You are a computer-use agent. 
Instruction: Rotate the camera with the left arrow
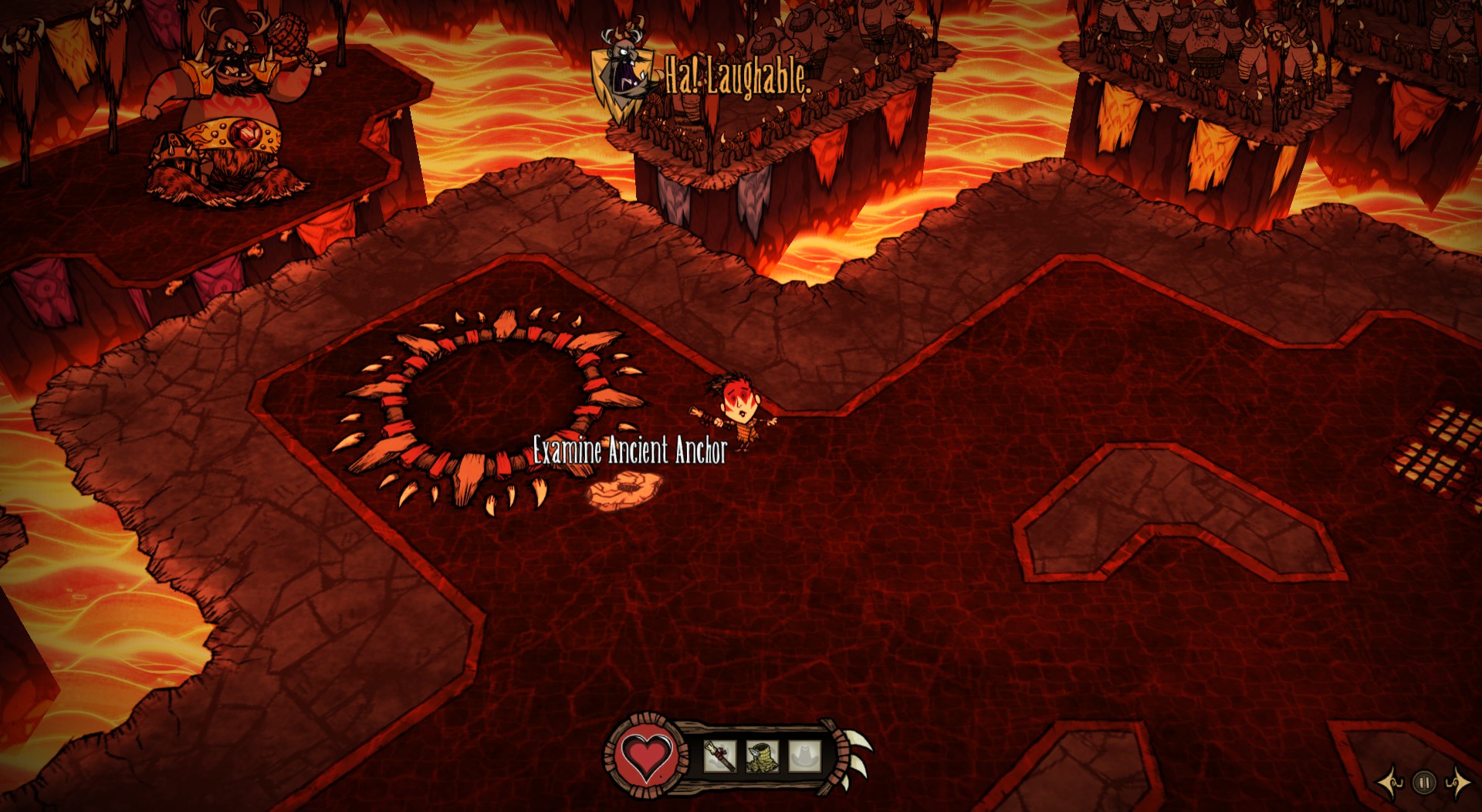coord(1392,783)
